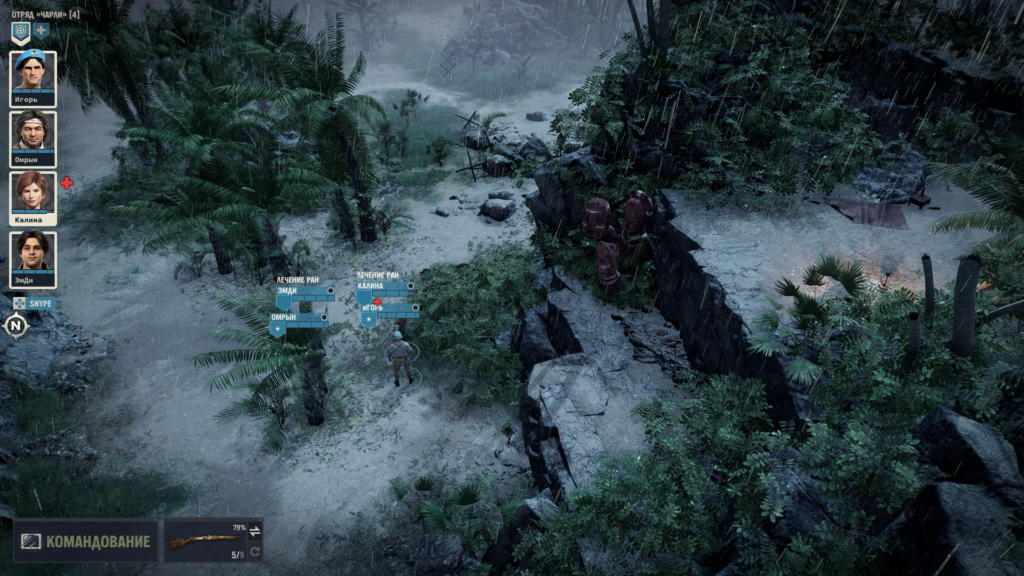Swap weapons with the arrows button

[254, 530]
